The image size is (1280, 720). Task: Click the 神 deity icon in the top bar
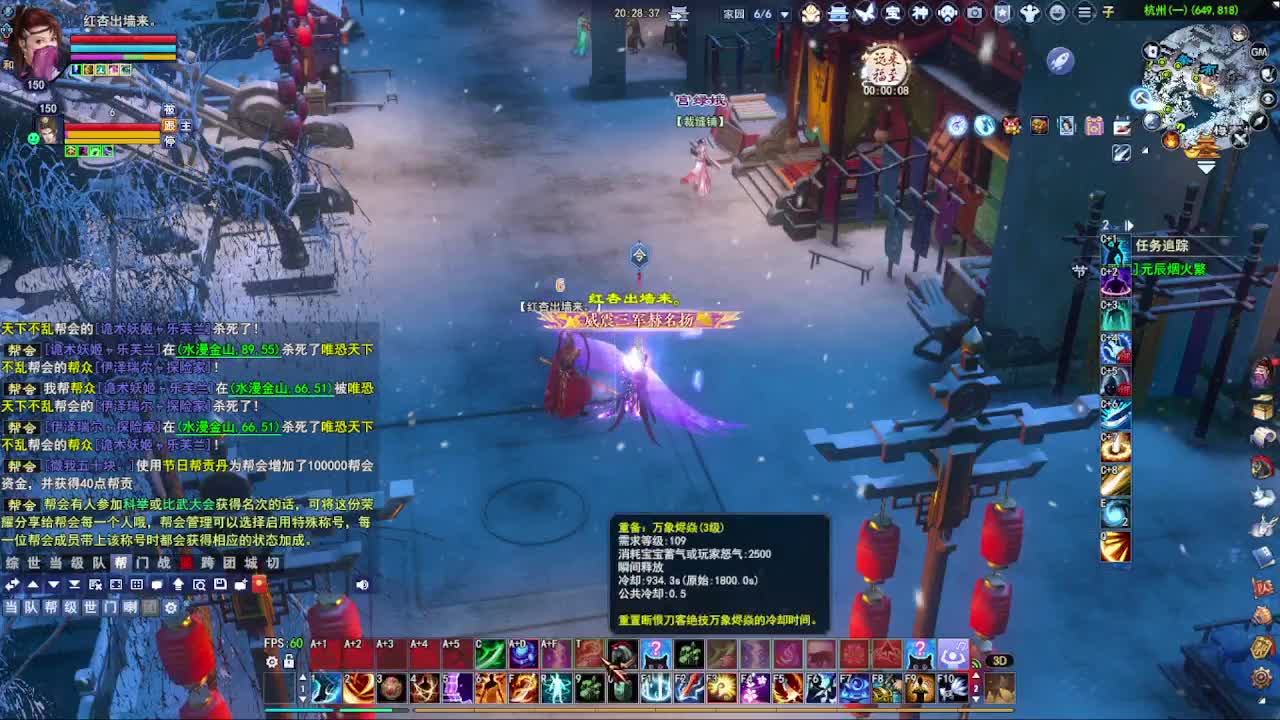coord(920,13)
